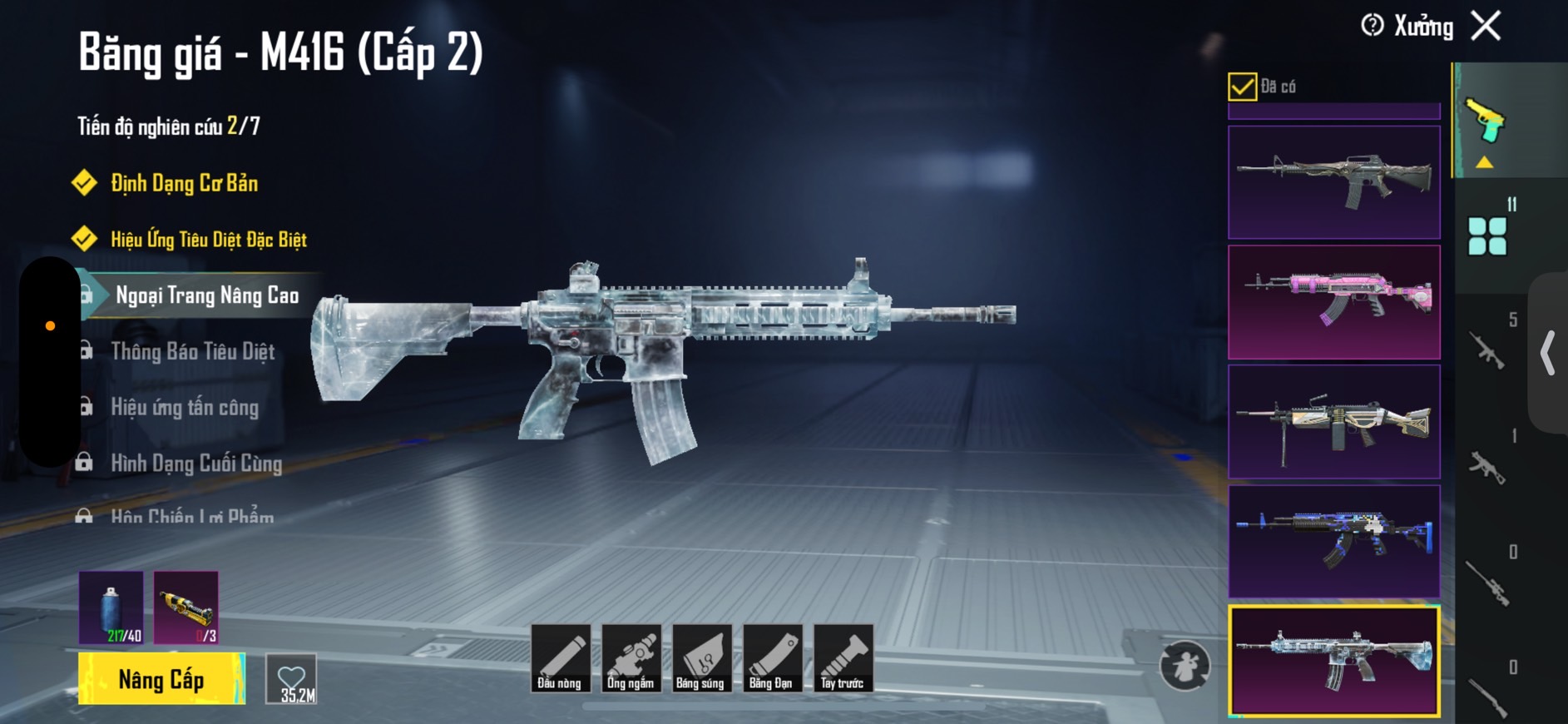The height and width of the screenshot is (724, 1568).
Task: Select the blue paint can material
Action: [111, 607]
